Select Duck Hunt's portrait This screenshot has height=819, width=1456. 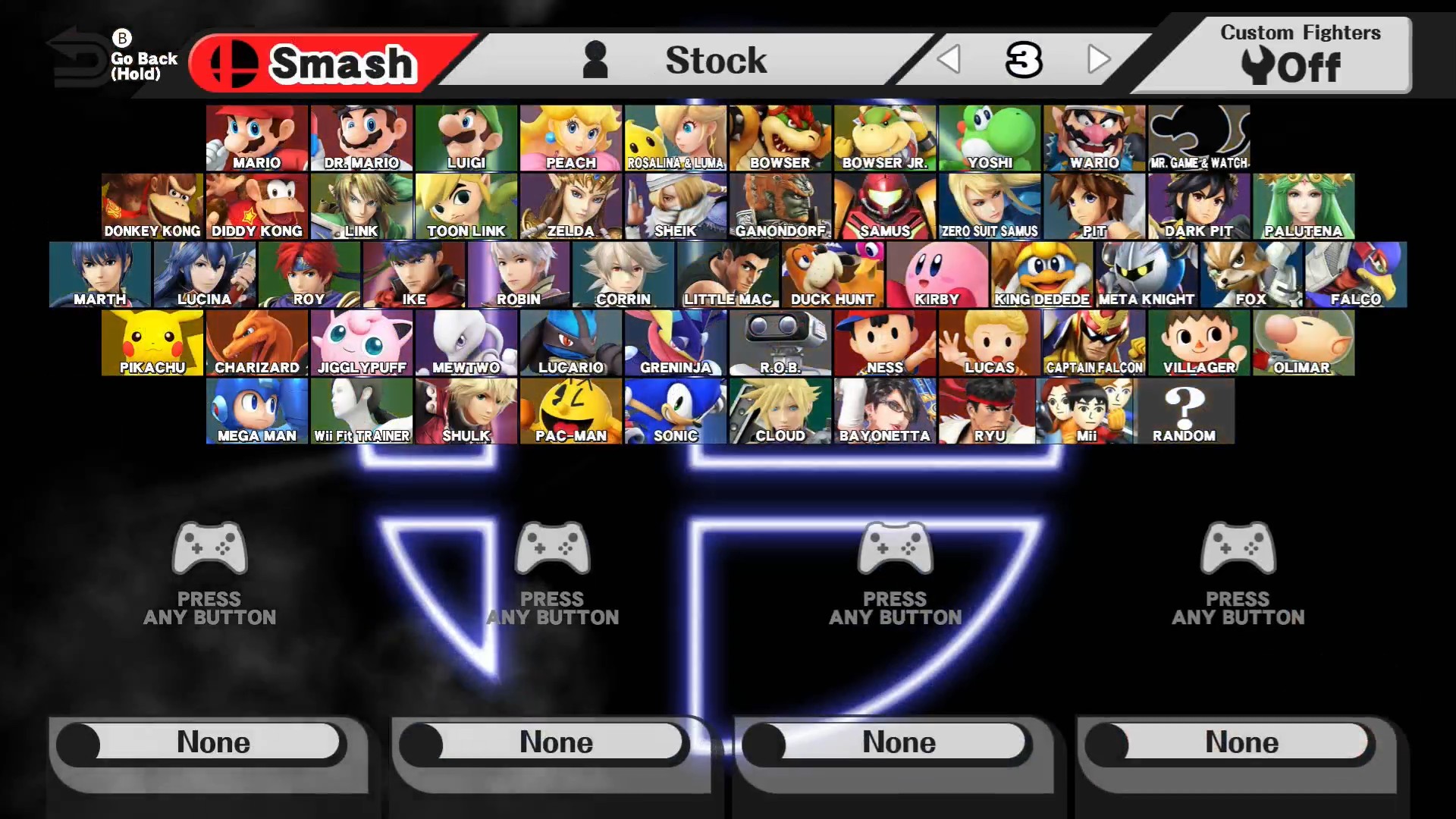pos(833,273)
